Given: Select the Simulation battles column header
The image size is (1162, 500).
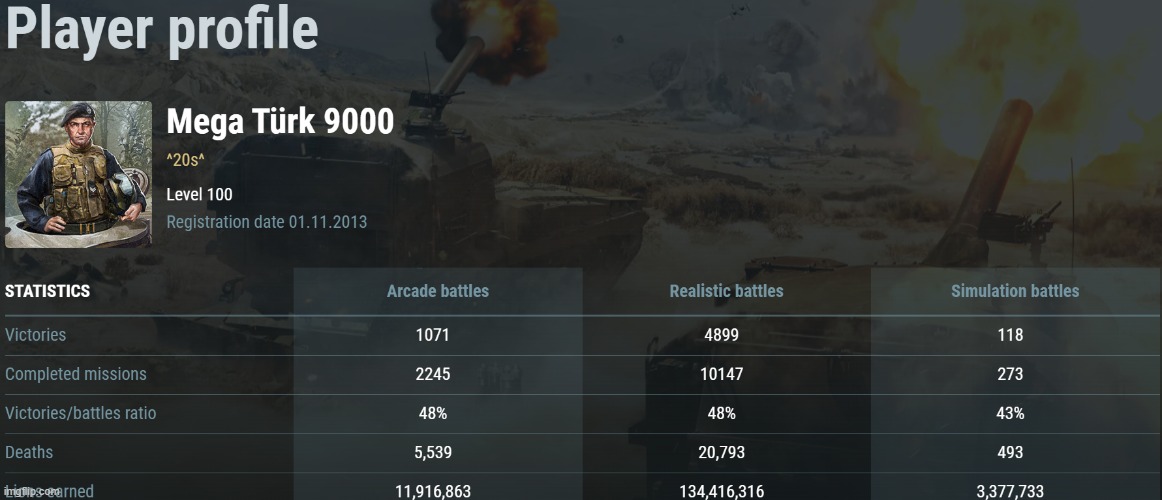Looking at the screenshot, I should (1015, 291).
